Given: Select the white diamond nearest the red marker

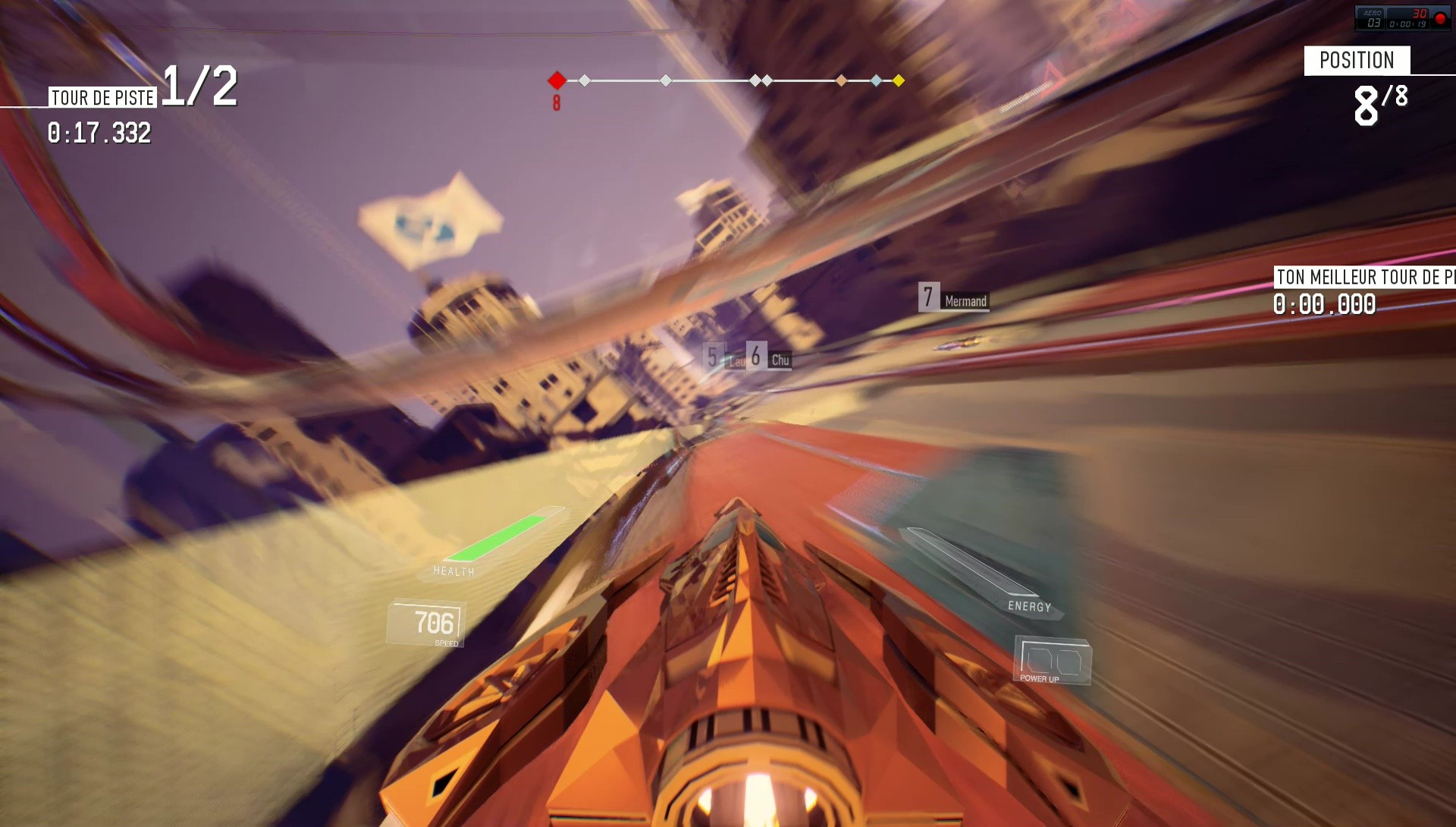Looking at the screenshot, I should point(584,80).
